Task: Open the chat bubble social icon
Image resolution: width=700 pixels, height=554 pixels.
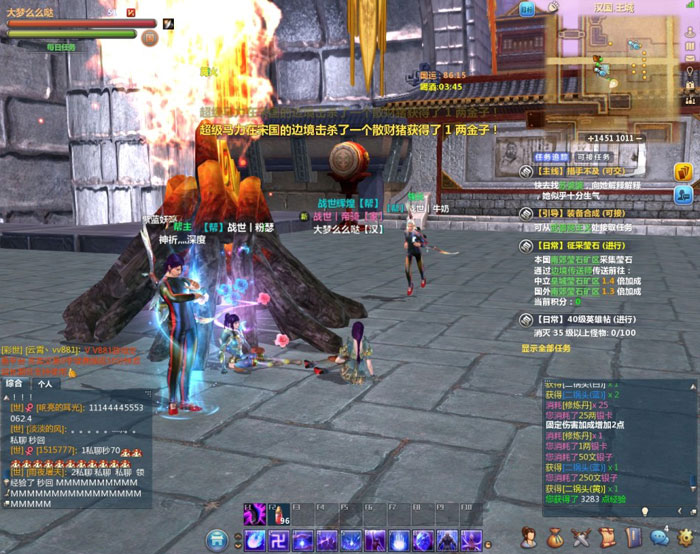Action: [x=660, y=537]
